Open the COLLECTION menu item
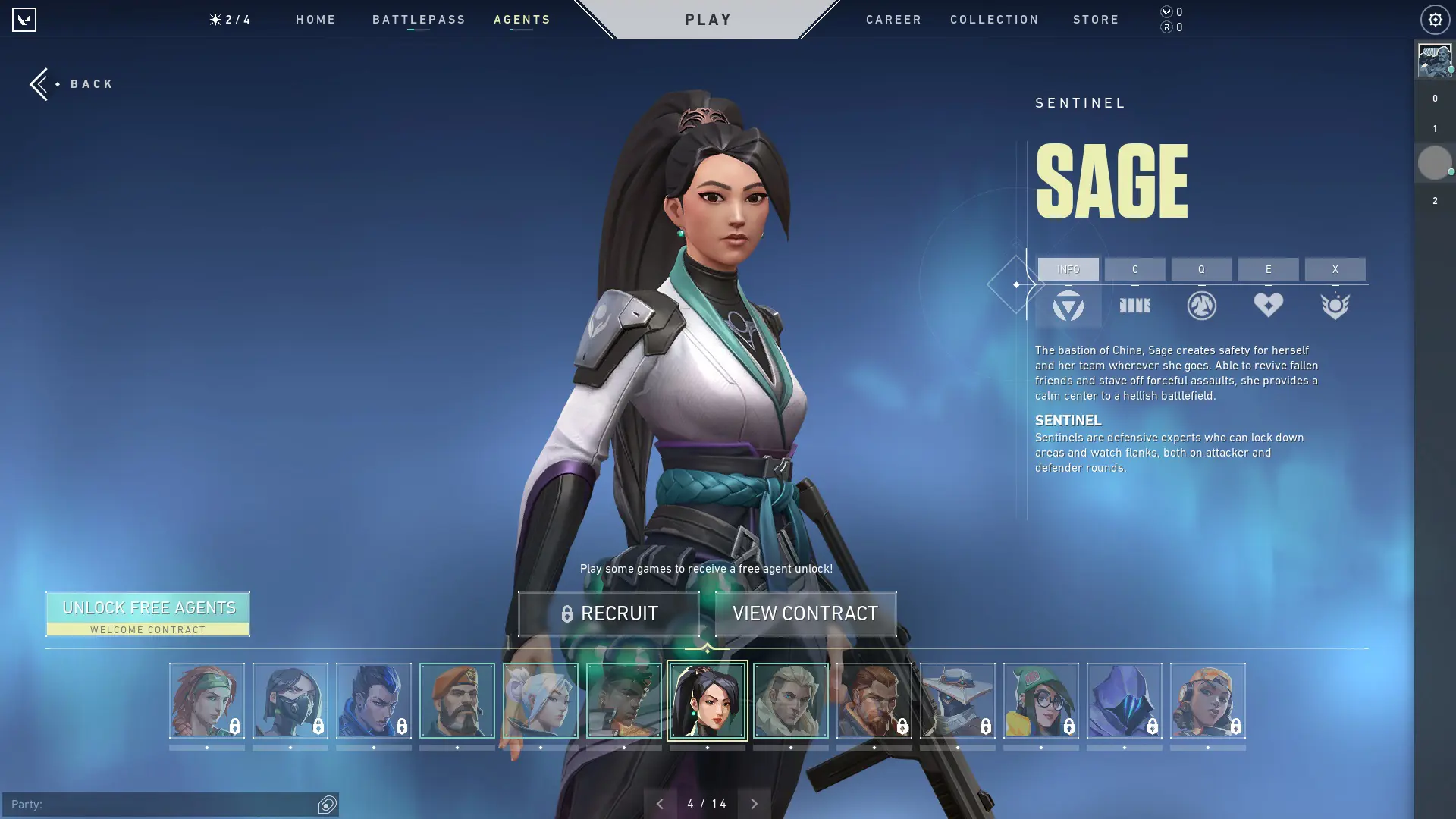This screenshot has width=1456, height=819. click(x=994, y=20)
